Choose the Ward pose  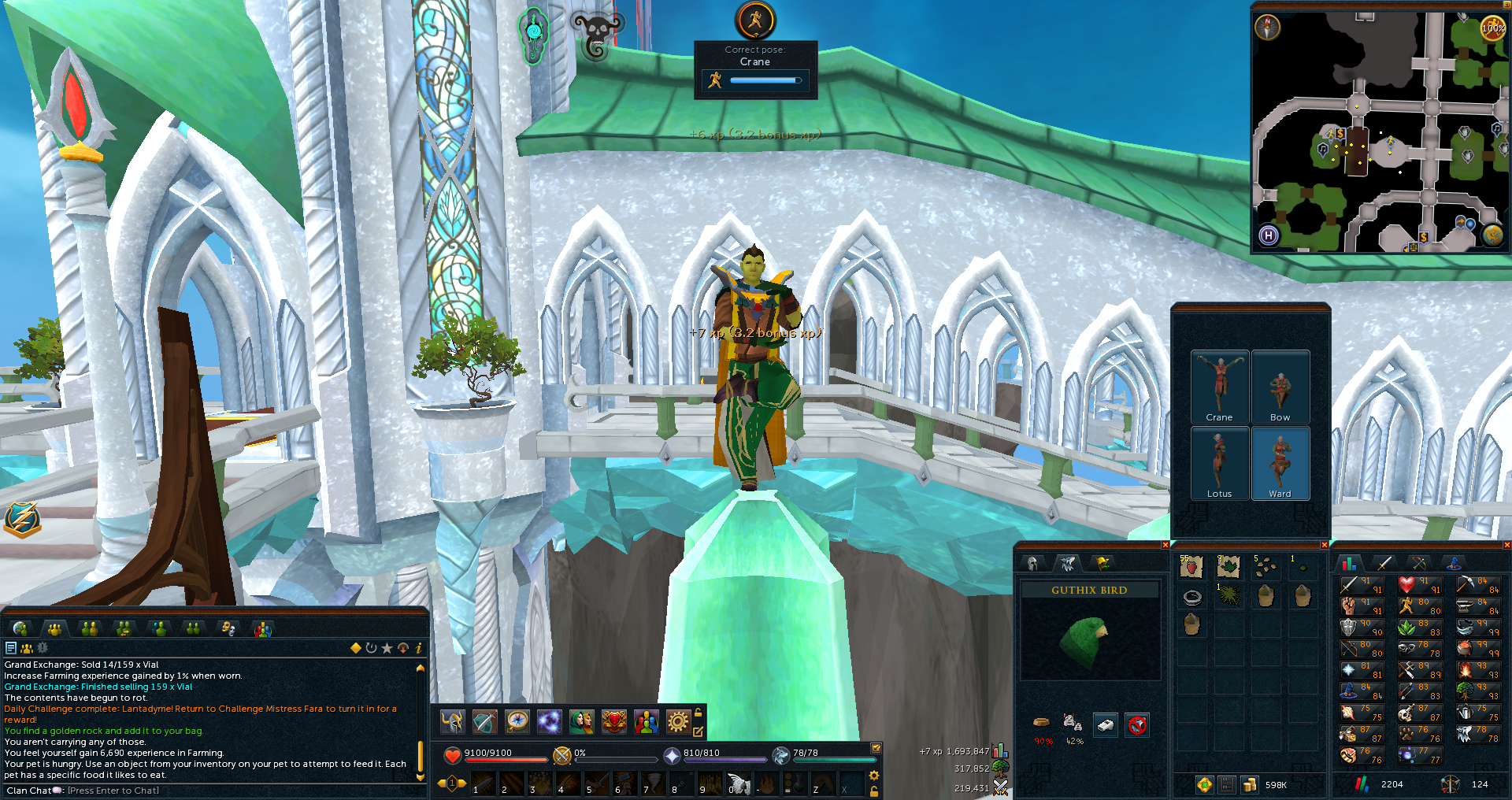coord(1280,463)
